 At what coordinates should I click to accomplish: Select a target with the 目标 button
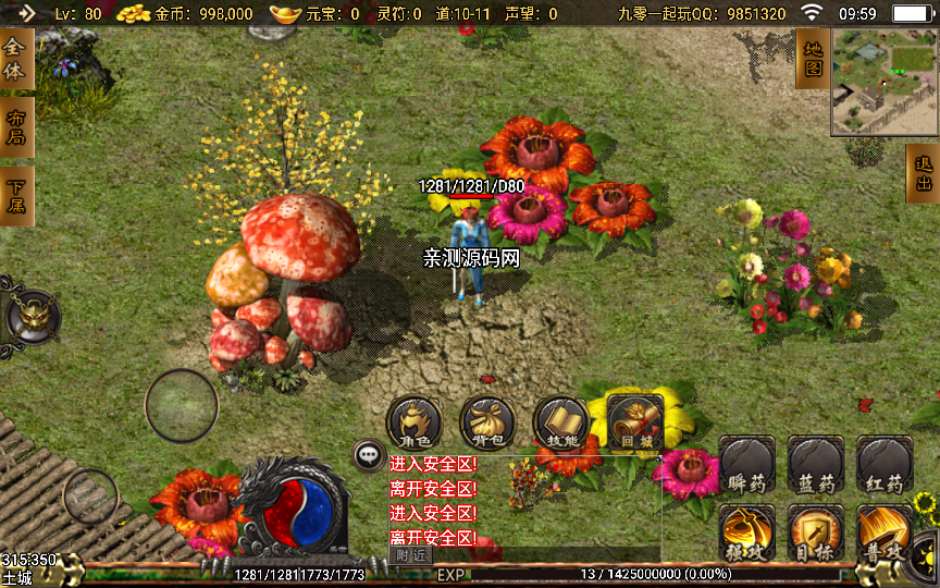coord(816,533)
